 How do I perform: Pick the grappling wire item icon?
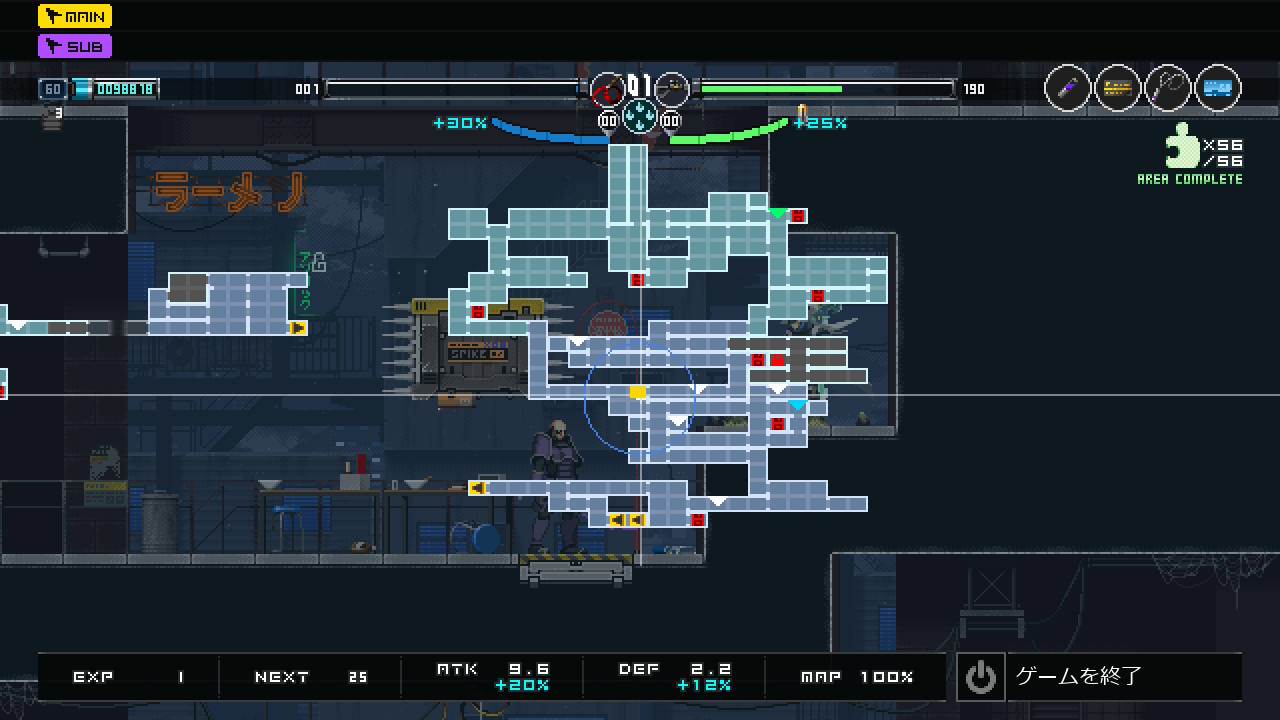click(1168, 89)
